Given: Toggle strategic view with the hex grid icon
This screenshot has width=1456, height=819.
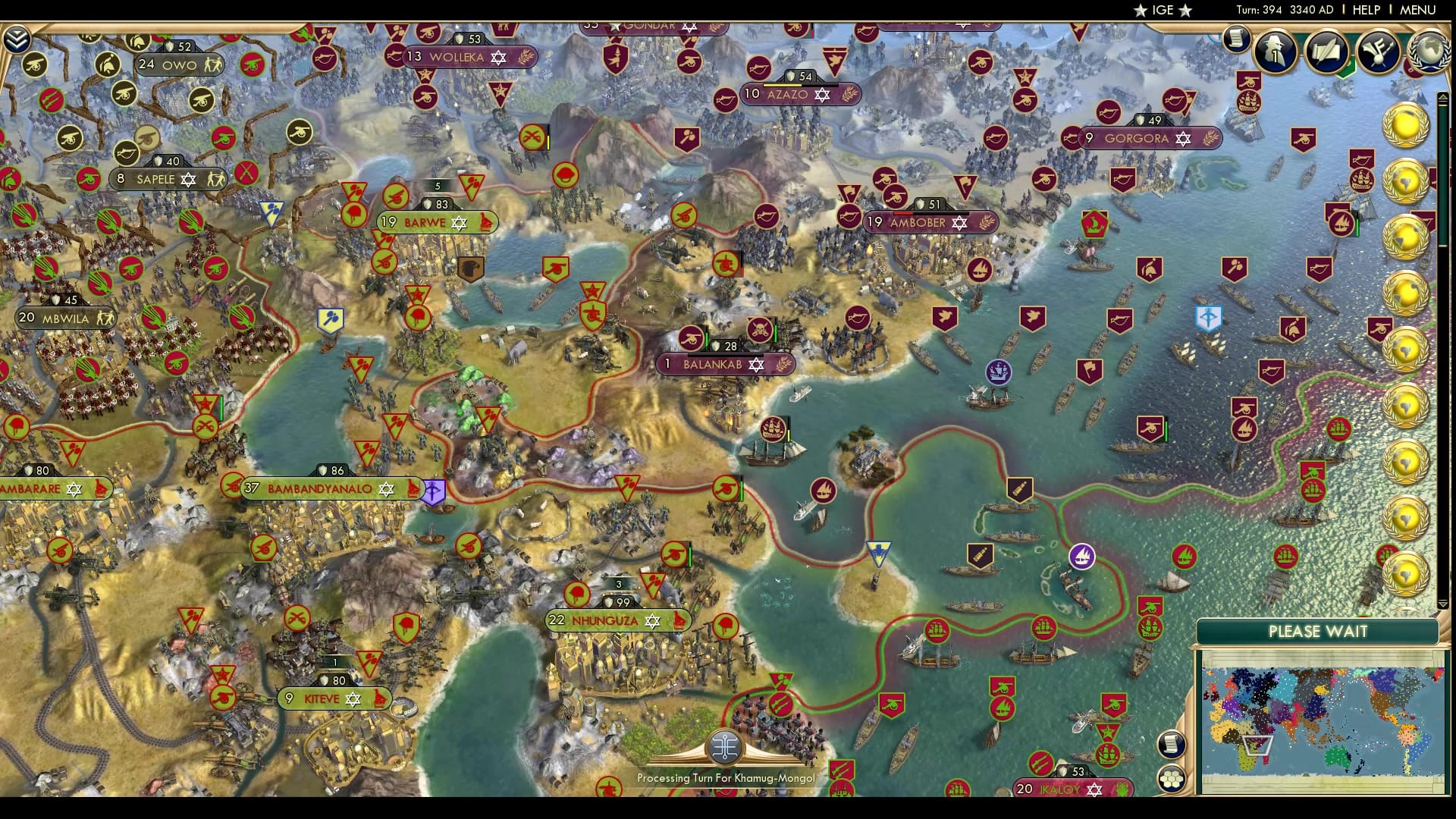Looking at the screenshot, I should 1172,776.
